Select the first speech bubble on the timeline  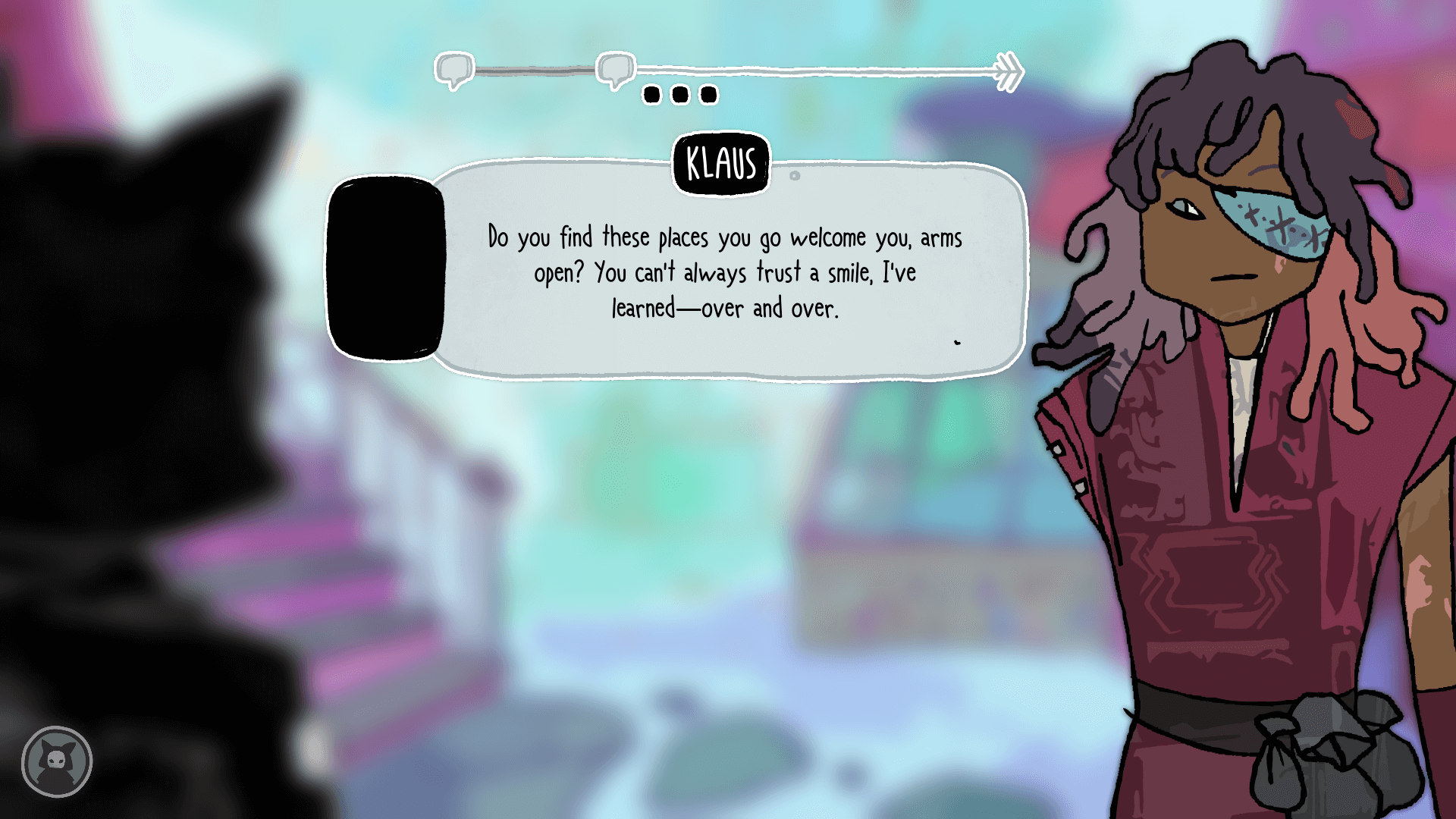click(453, 68)
